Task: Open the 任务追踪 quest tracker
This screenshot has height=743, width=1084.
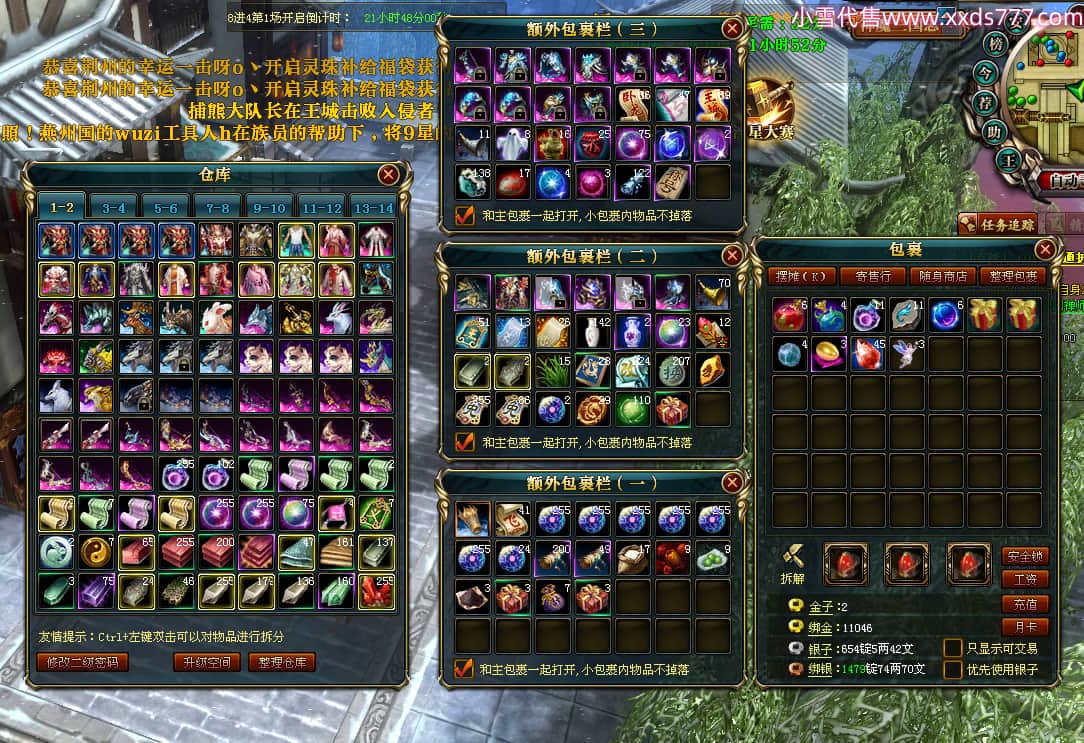Action: click(x=996, y=224)
